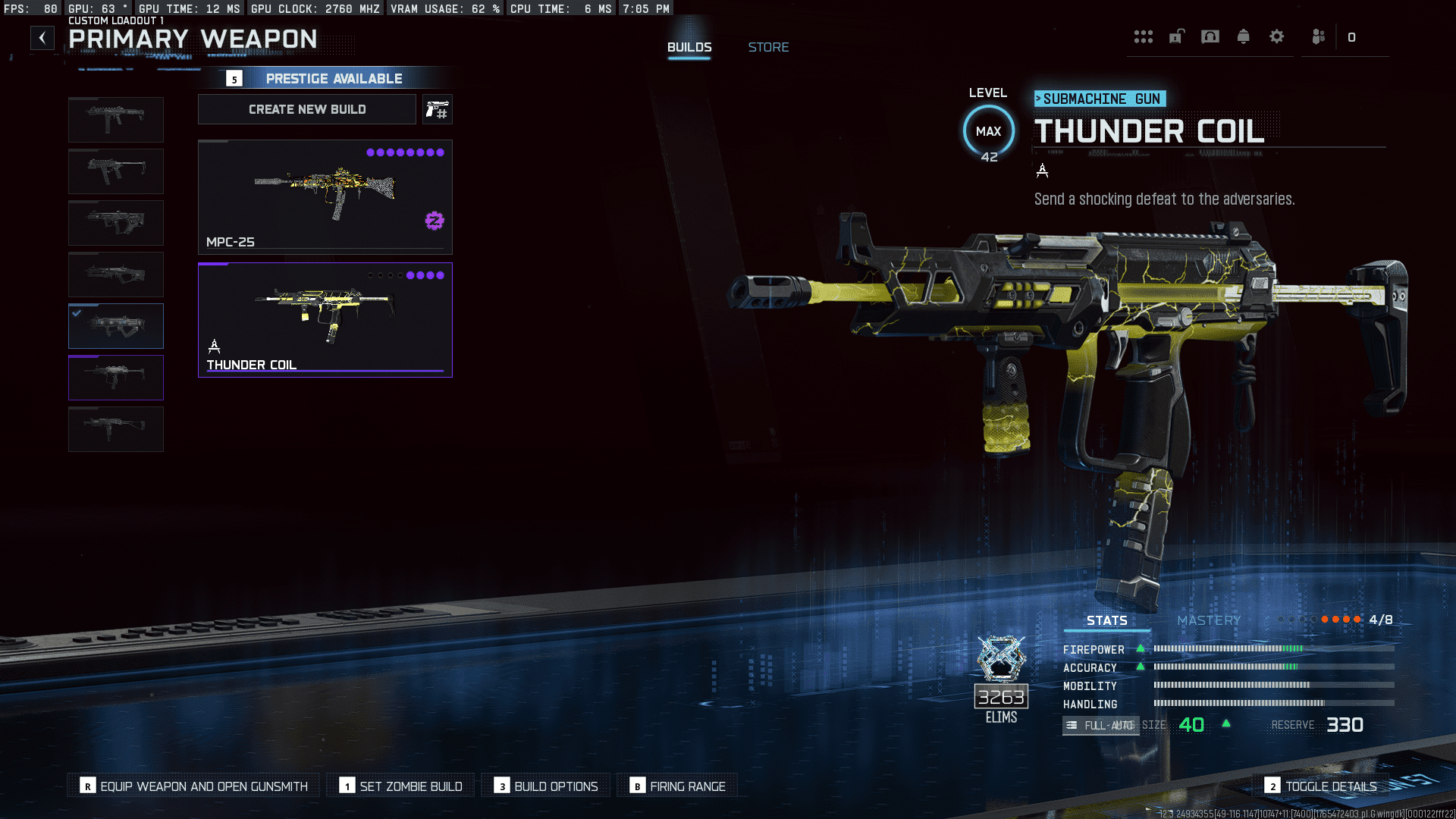Open the Mastery tab
This screenshot has width=1456, height=819.
point(1209,620)
